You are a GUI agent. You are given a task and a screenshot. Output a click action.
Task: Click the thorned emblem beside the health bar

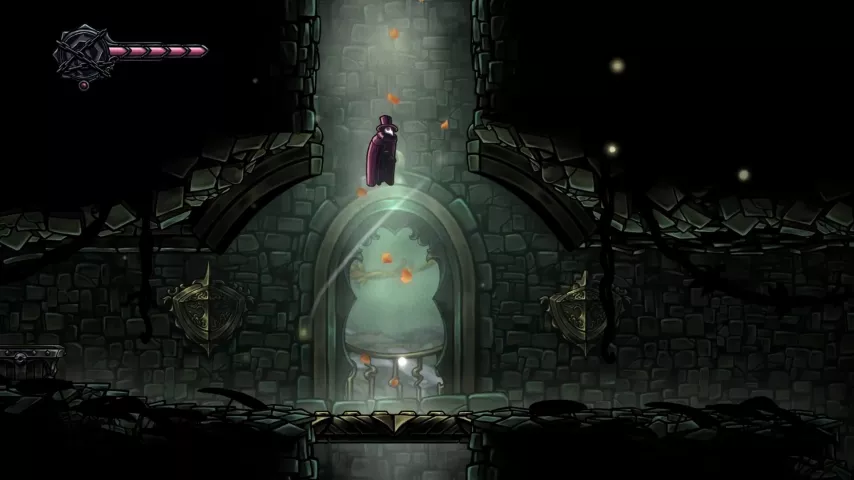[x=80, y=51]
